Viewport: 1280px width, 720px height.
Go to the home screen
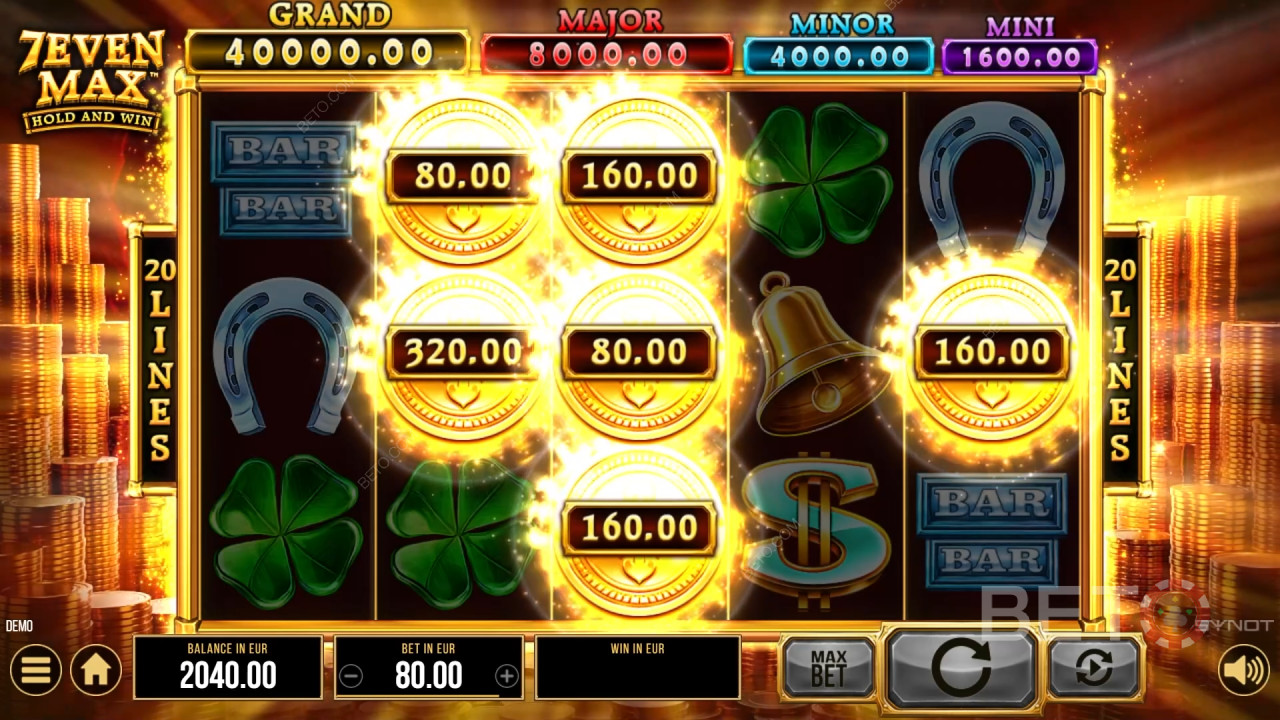pyautogui.click(x=95, y=670)
